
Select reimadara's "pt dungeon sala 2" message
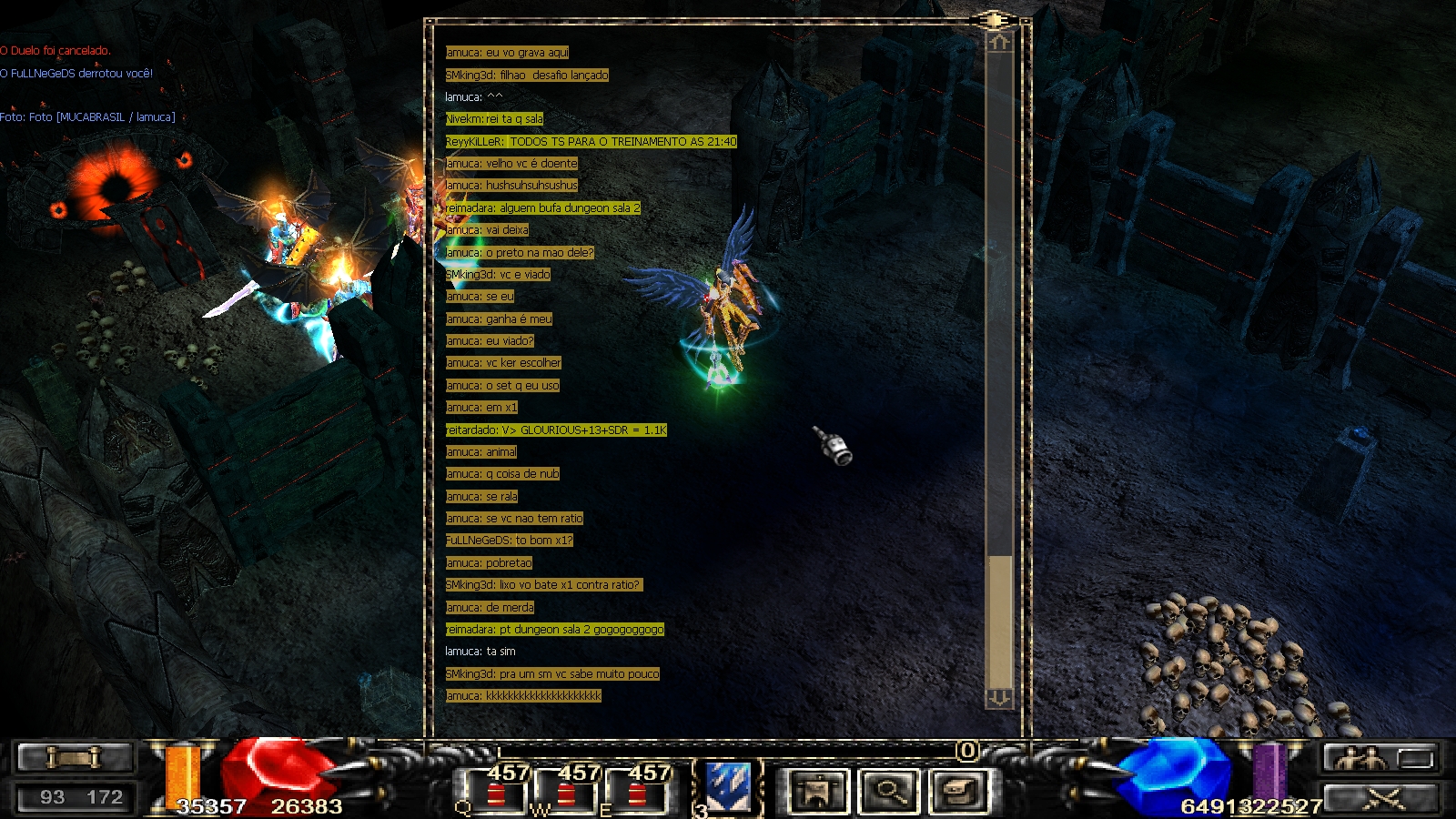point(554,630)
